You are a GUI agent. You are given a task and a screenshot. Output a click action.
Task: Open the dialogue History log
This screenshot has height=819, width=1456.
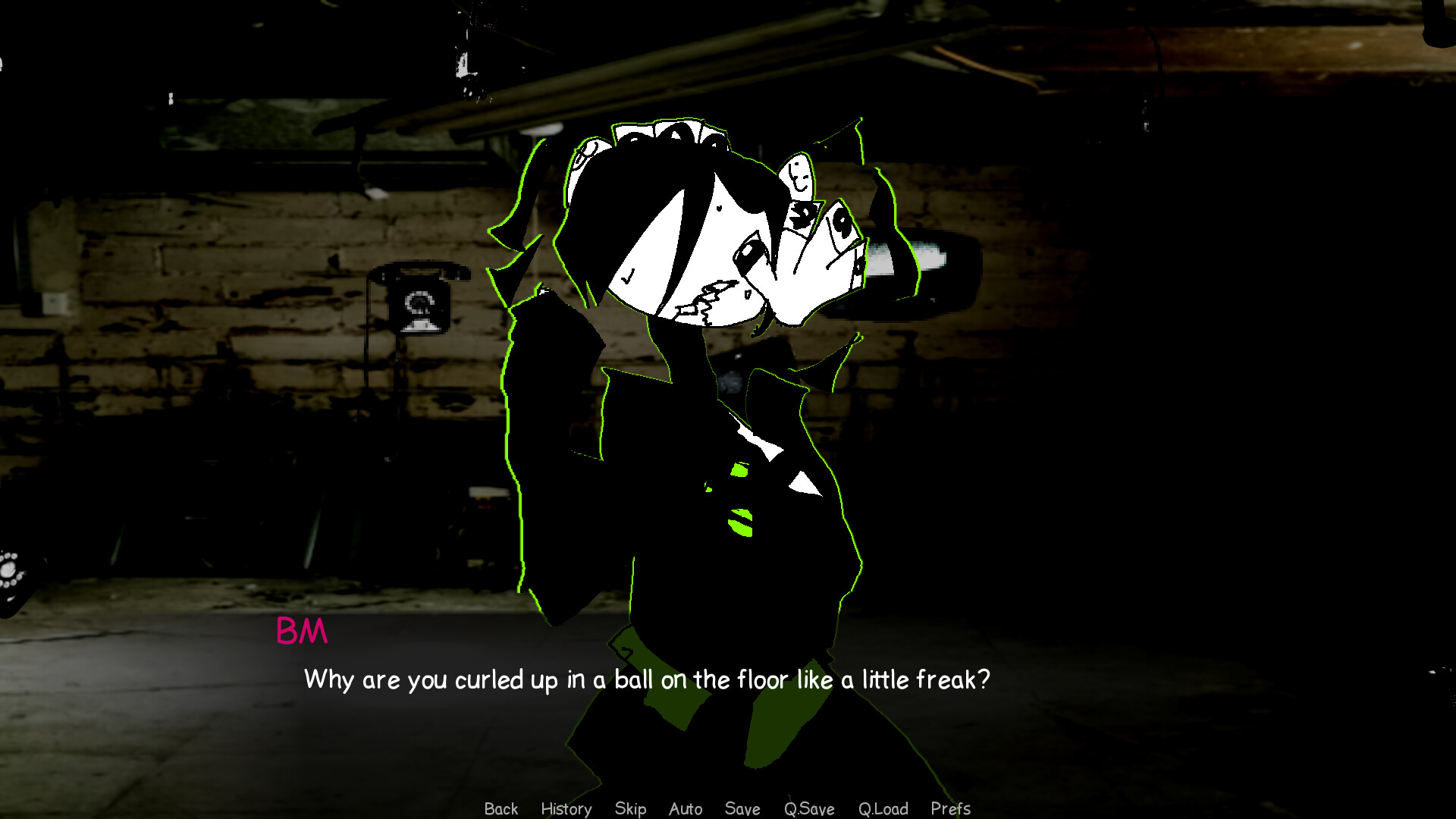566,808
